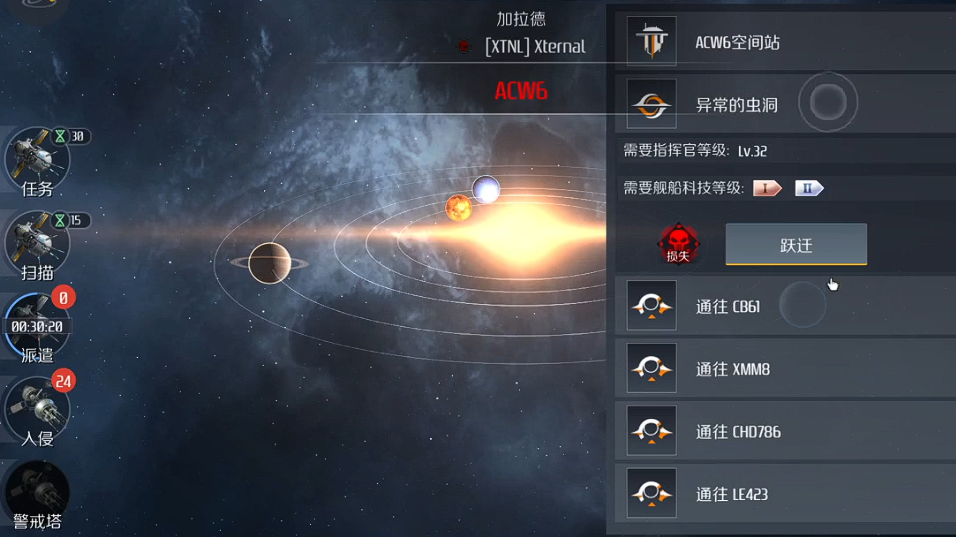Click the red skull 损失 icon
This screenshot has width=956, height=537.
click(678, 244)
